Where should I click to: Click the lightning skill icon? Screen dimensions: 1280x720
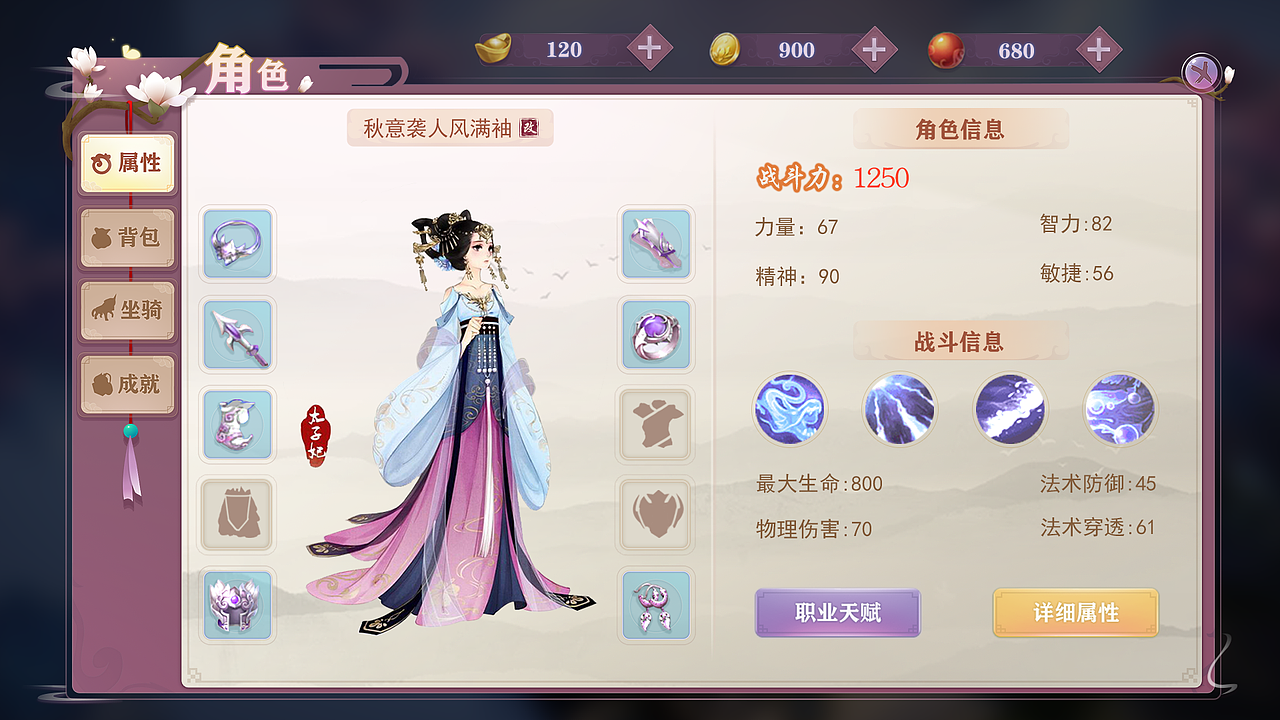tap(899, 409)
